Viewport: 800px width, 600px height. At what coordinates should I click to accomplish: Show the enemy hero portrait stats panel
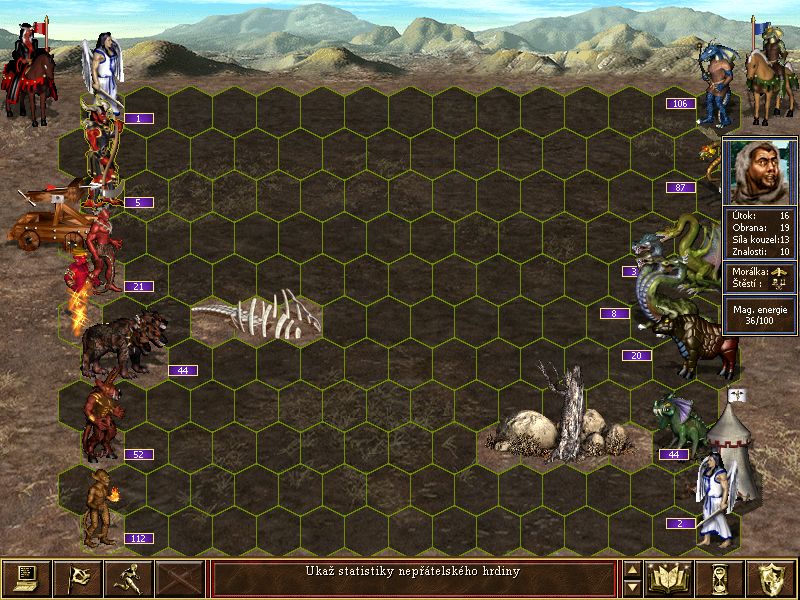pyautogui.click(x=760, y=171)
